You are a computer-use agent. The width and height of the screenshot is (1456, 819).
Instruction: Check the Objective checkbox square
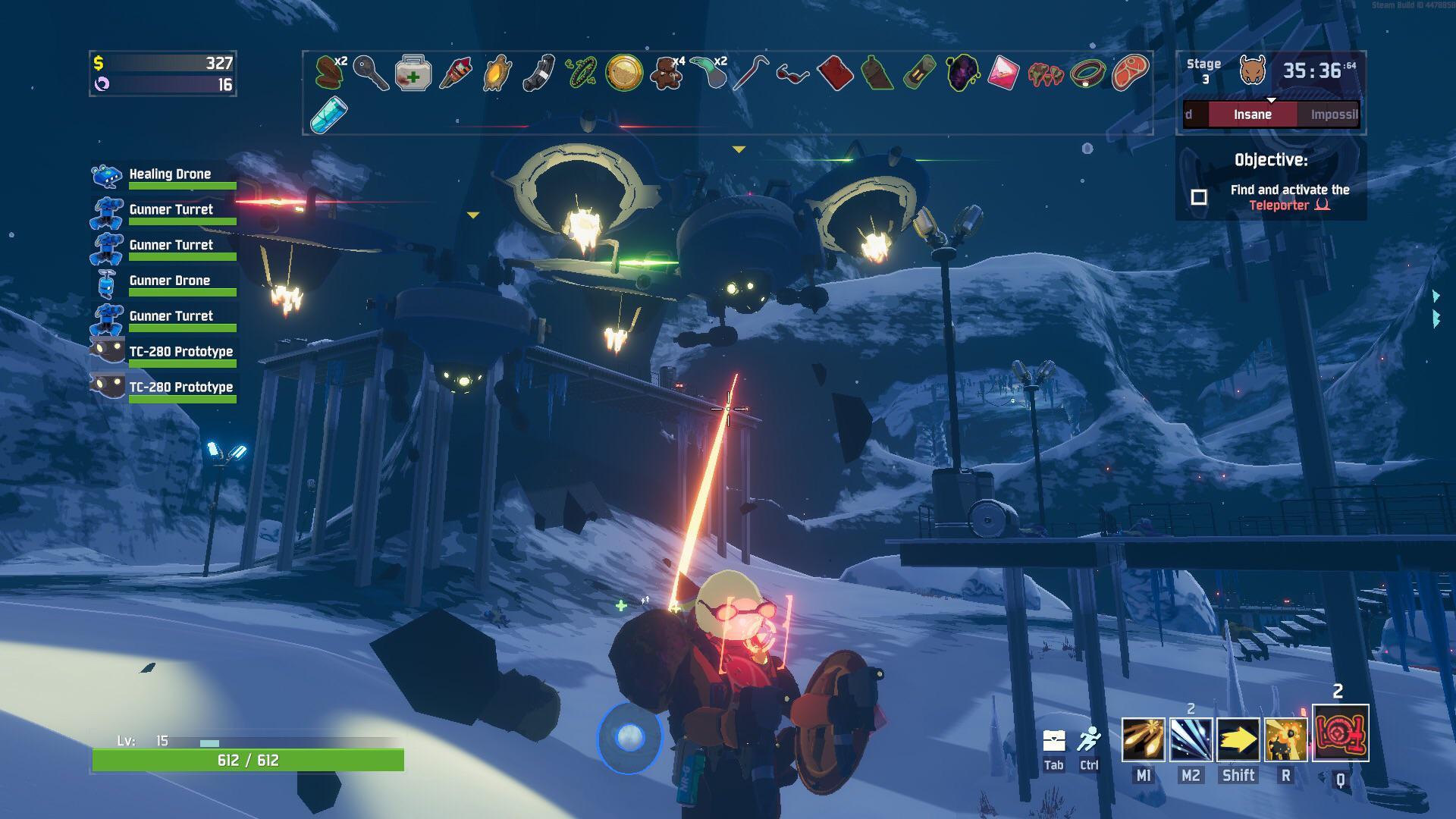(x=1199, y=196)
